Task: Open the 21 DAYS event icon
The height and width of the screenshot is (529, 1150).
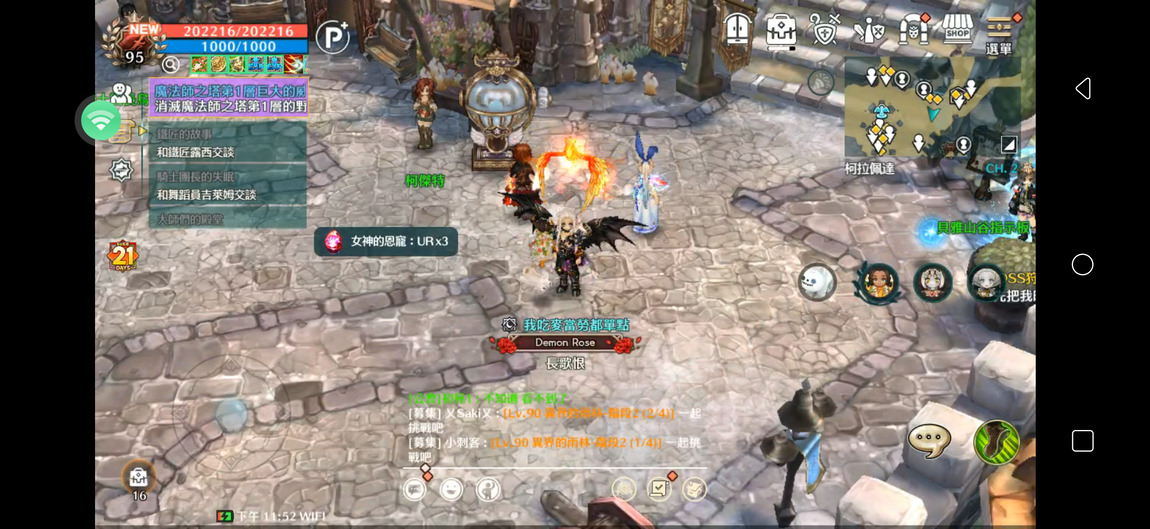Action: [x=122, y=257]
